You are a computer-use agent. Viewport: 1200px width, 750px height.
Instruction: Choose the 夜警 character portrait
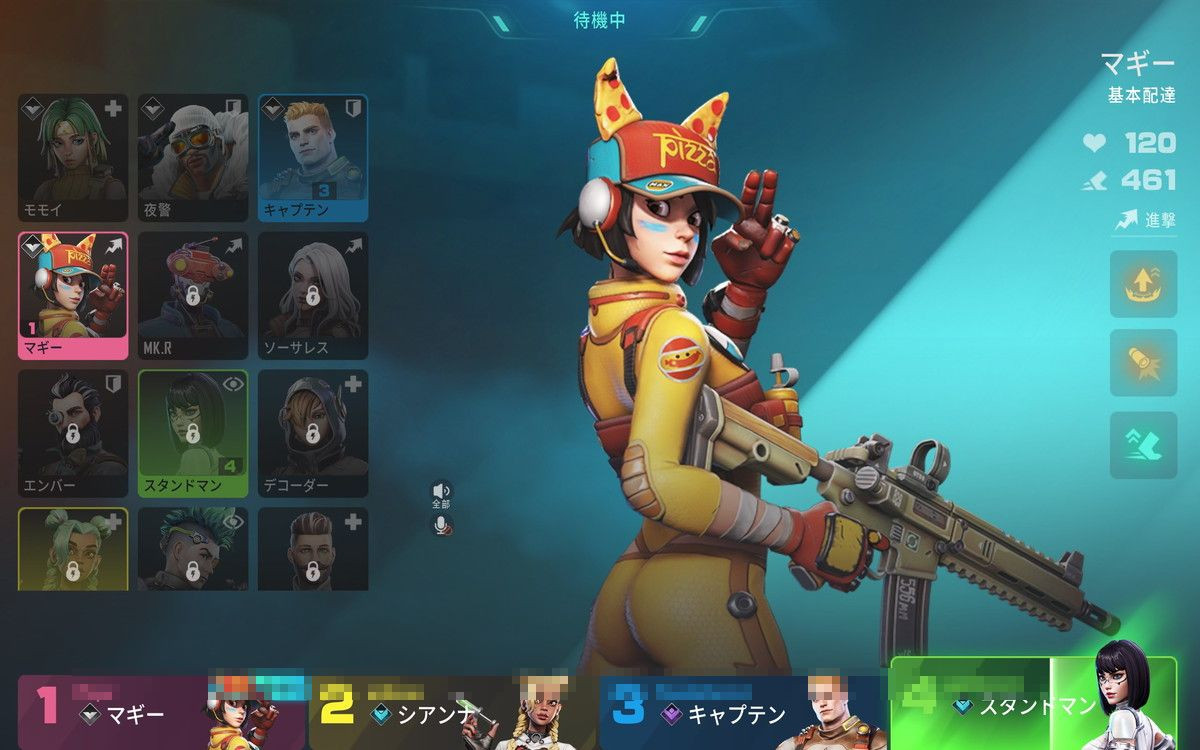tap(193, 157)
